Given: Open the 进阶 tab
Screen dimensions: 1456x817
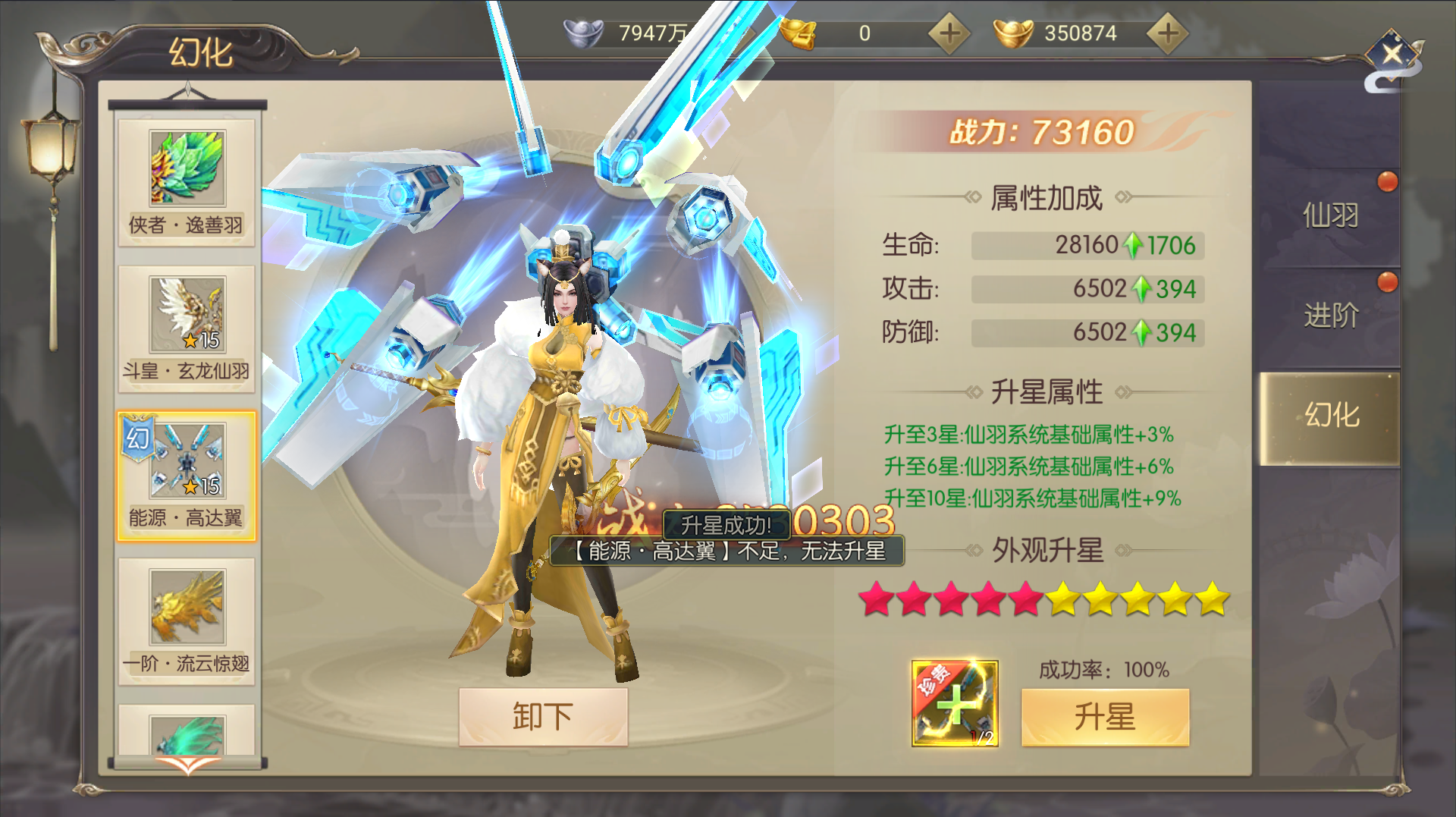Looking at the screenshot, I should (x=1330, y=316).
